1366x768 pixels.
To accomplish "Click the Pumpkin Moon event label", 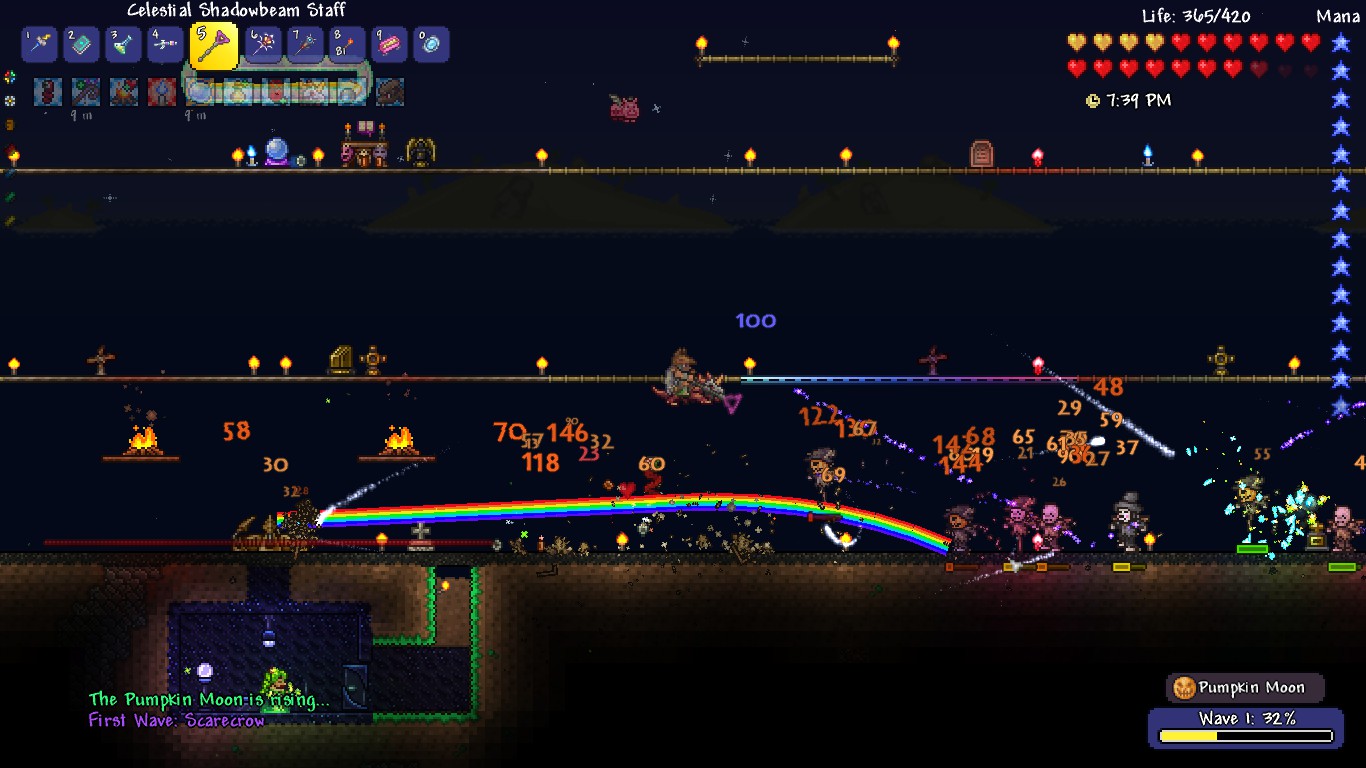I will click(x=1245, y=688).
